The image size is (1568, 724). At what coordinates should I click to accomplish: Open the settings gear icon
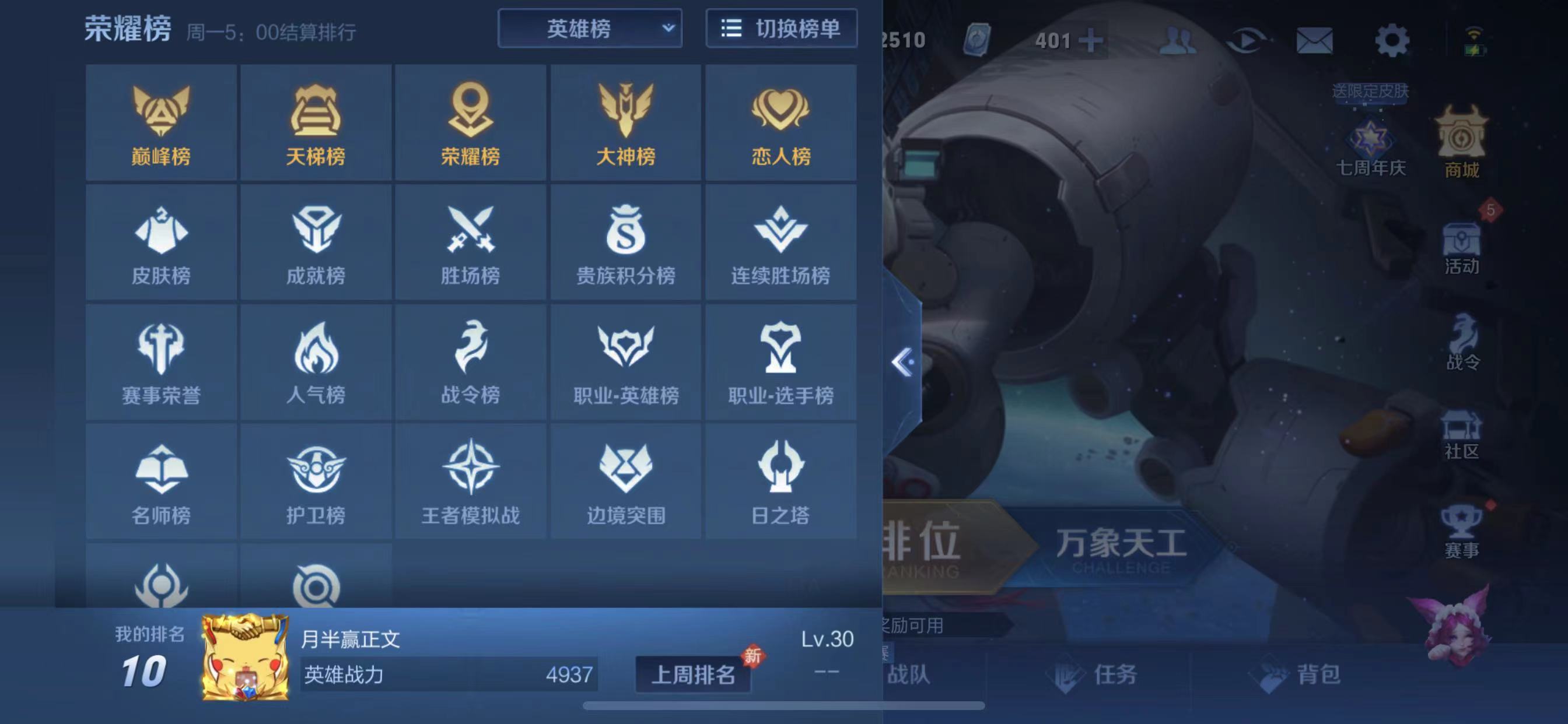coord(1392,41)
